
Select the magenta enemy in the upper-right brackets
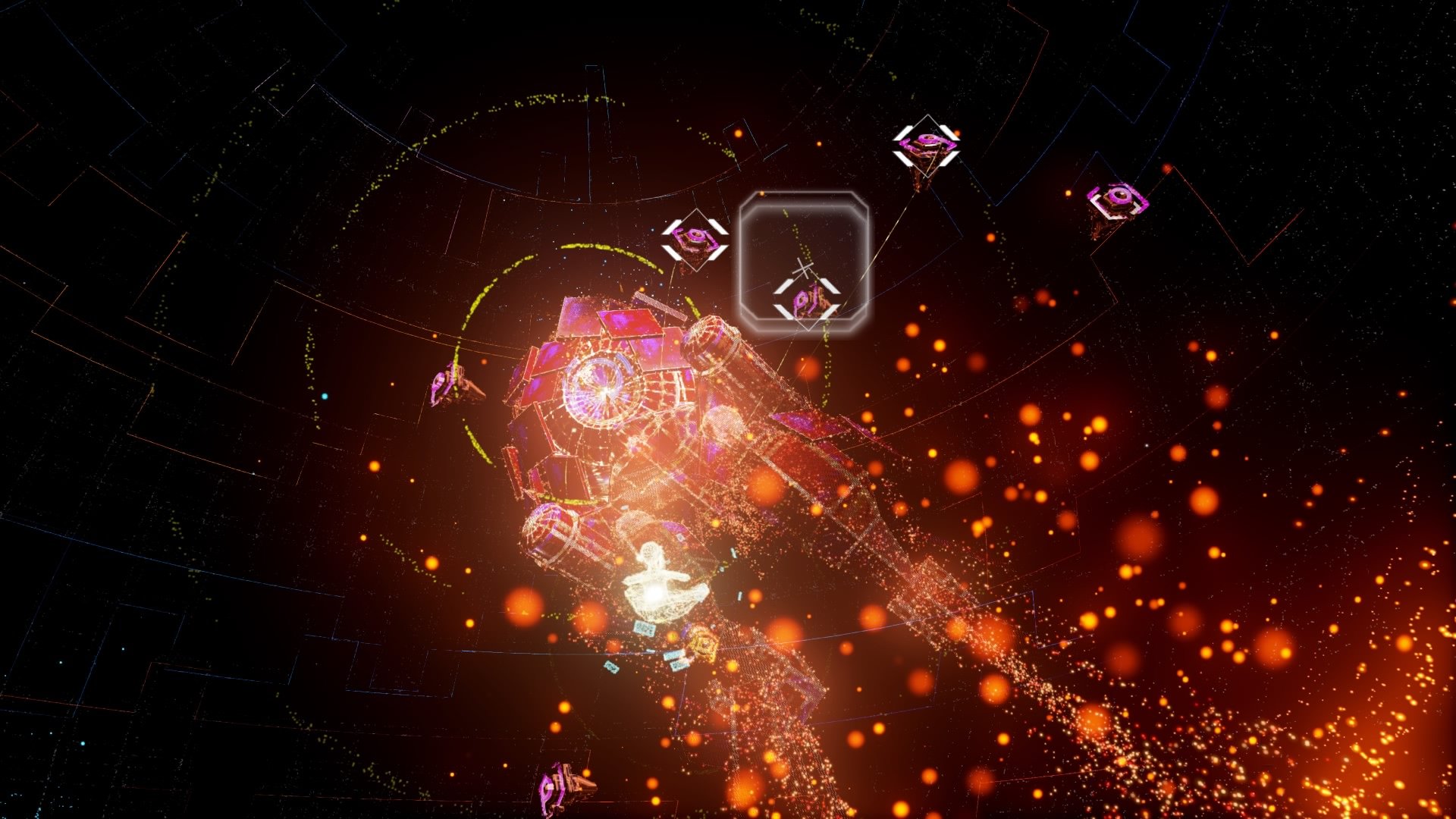(x=924, y=144)
